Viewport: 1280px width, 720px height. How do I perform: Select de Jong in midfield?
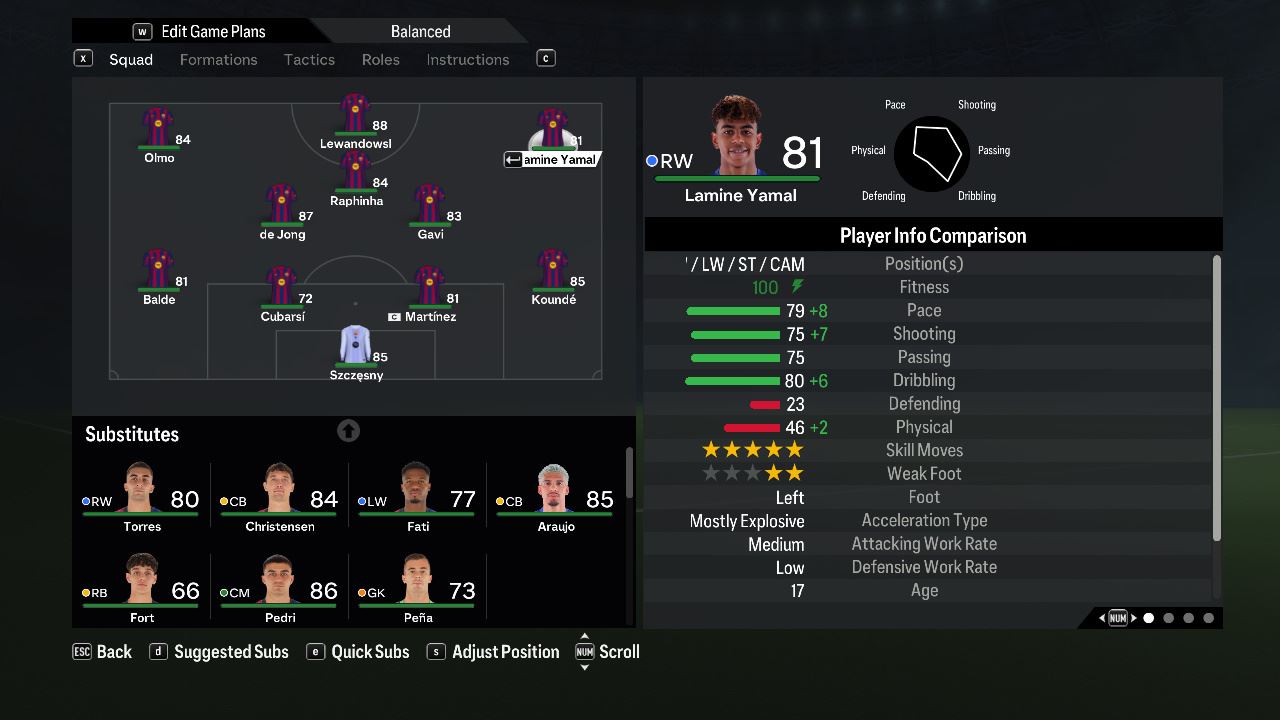point(282,210)
